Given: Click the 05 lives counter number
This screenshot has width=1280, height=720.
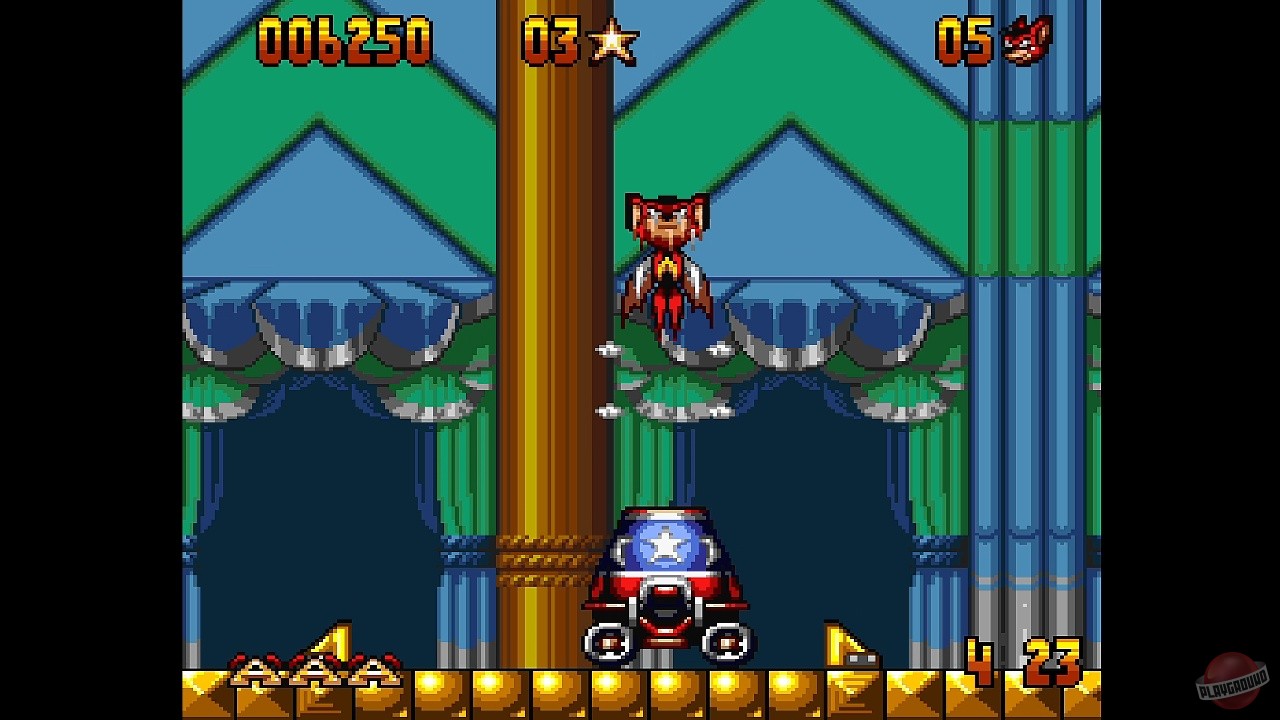Looking at the screenshot, I should coord(964,42).
